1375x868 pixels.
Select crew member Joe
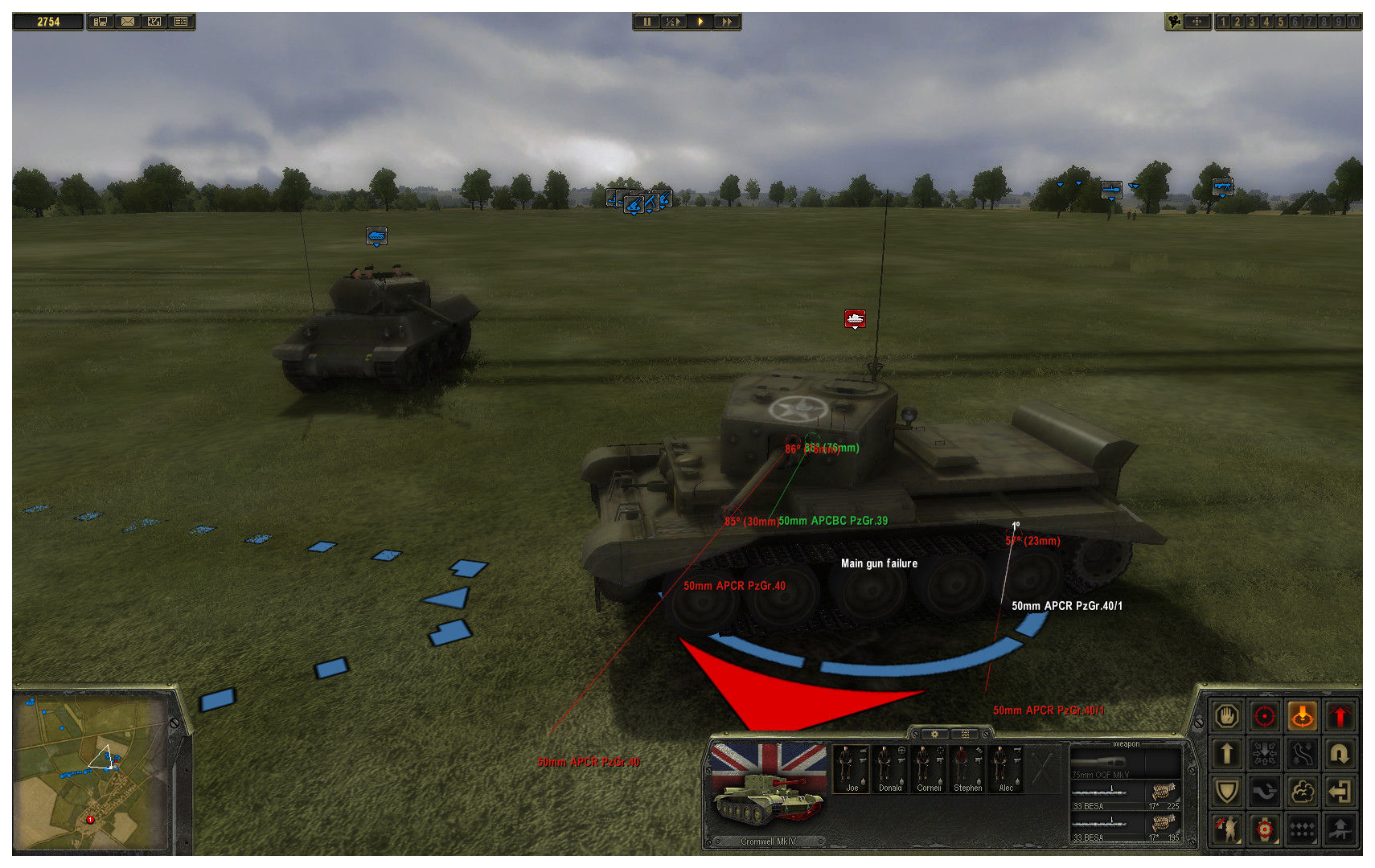point(852,768)
